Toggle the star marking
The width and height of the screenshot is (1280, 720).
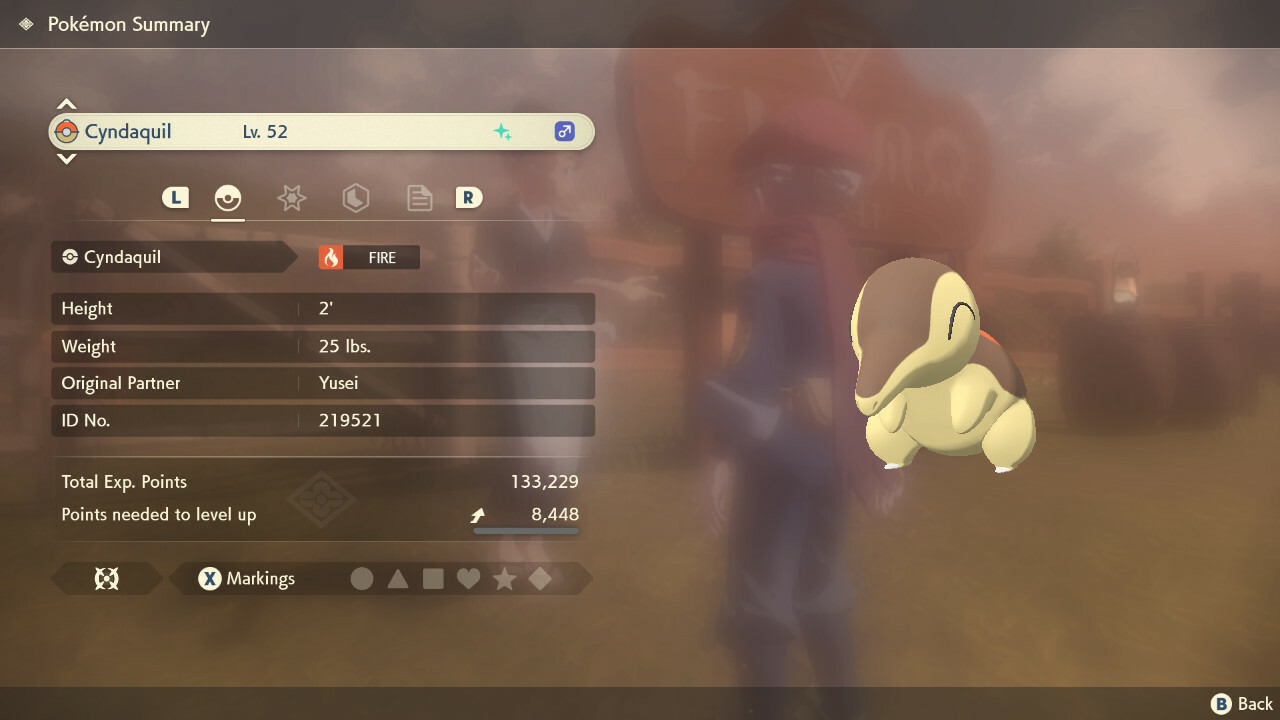click(504, 578)
